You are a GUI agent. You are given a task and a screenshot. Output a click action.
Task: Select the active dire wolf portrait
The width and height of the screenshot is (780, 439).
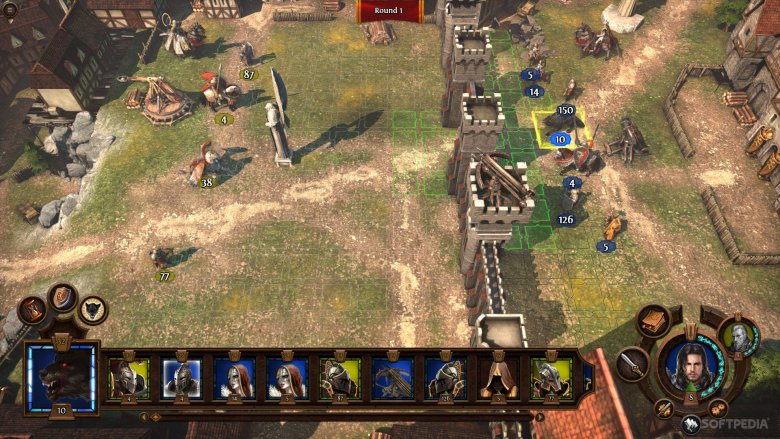point(62,378)
